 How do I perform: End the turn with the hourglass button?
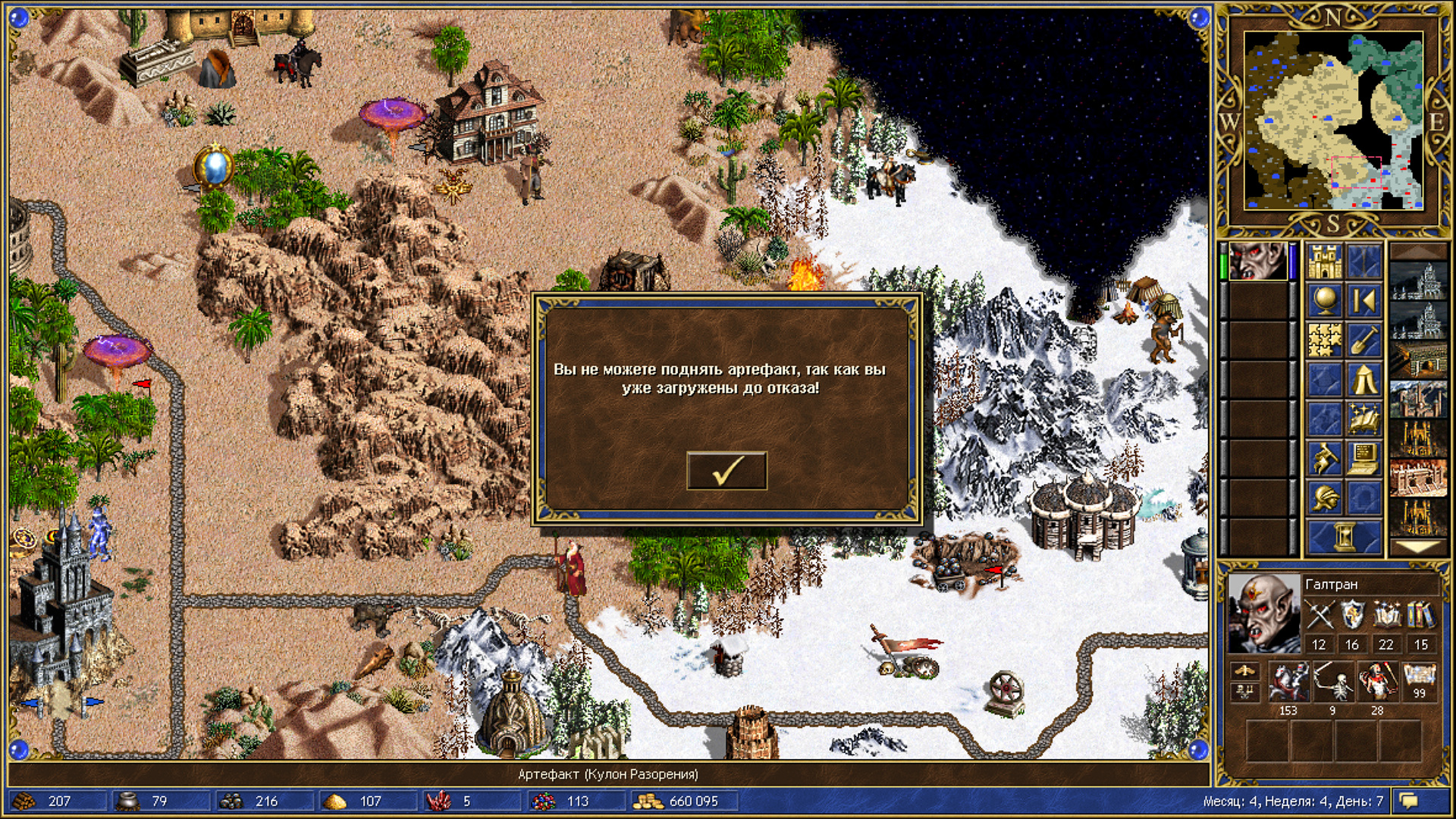pos(1344,537)
